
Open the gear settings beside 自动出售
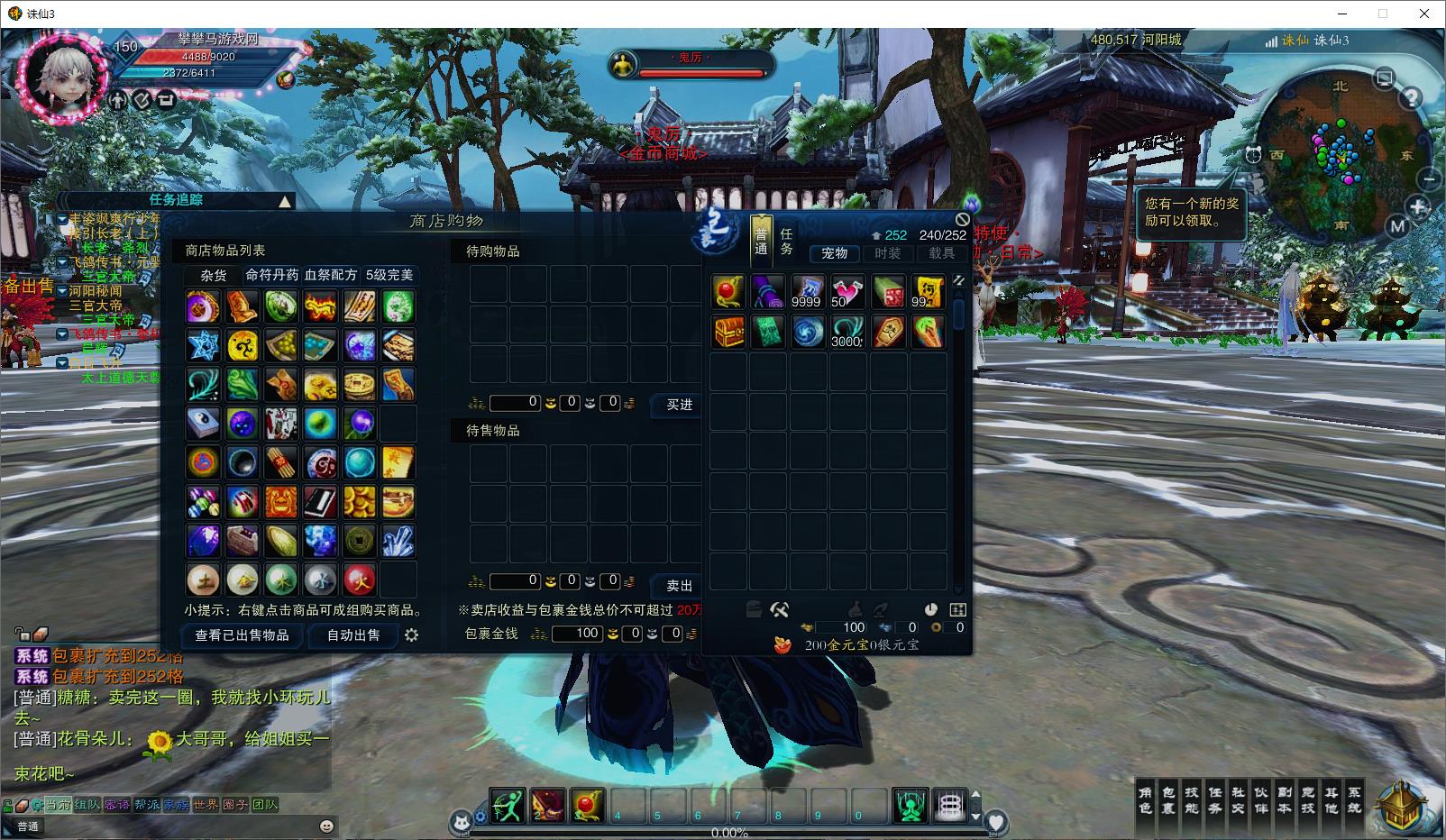(x=412, y=635)
